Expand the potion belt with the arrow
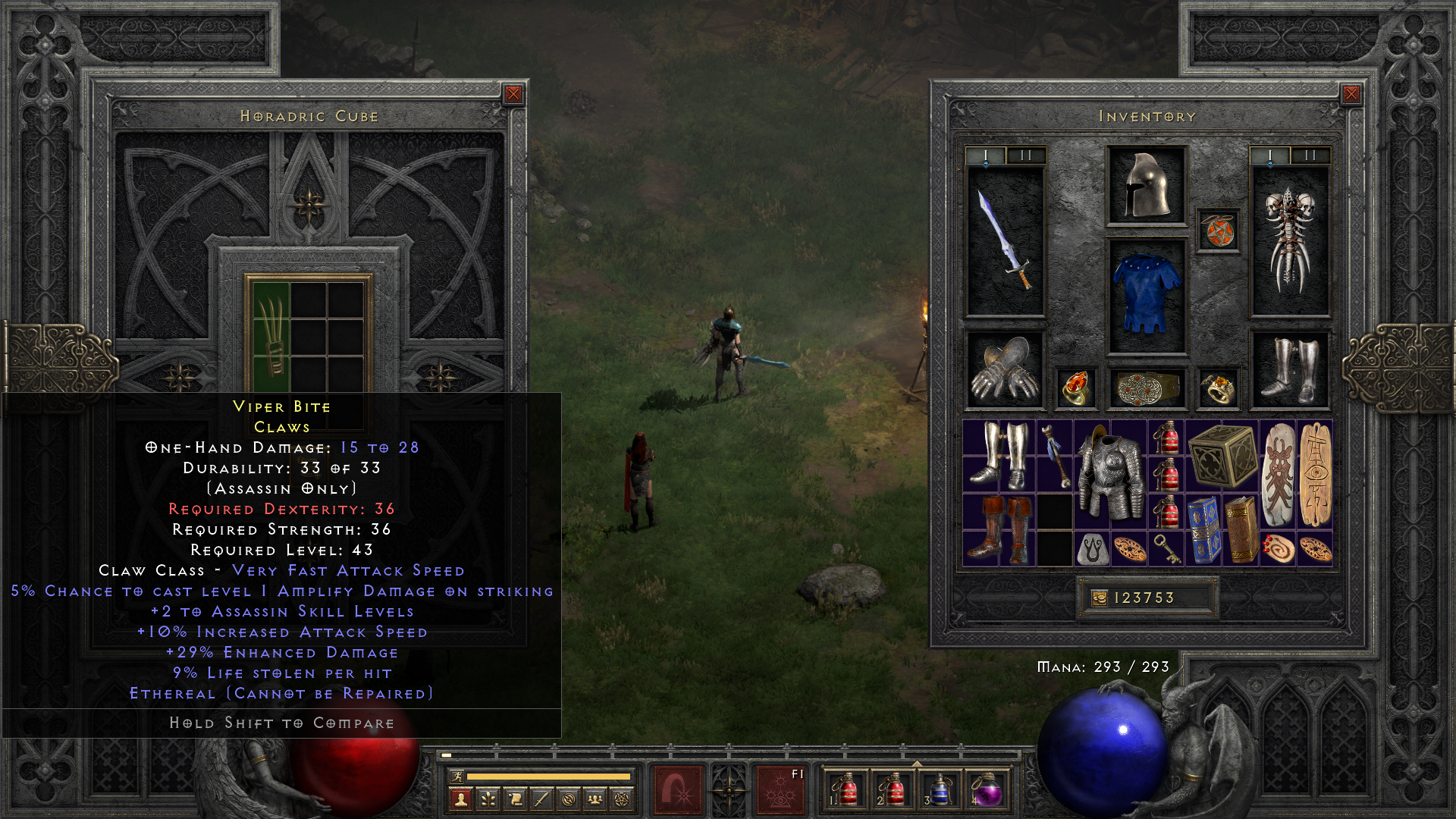This screenshot has width=1456, height=819. pos(918,764)
